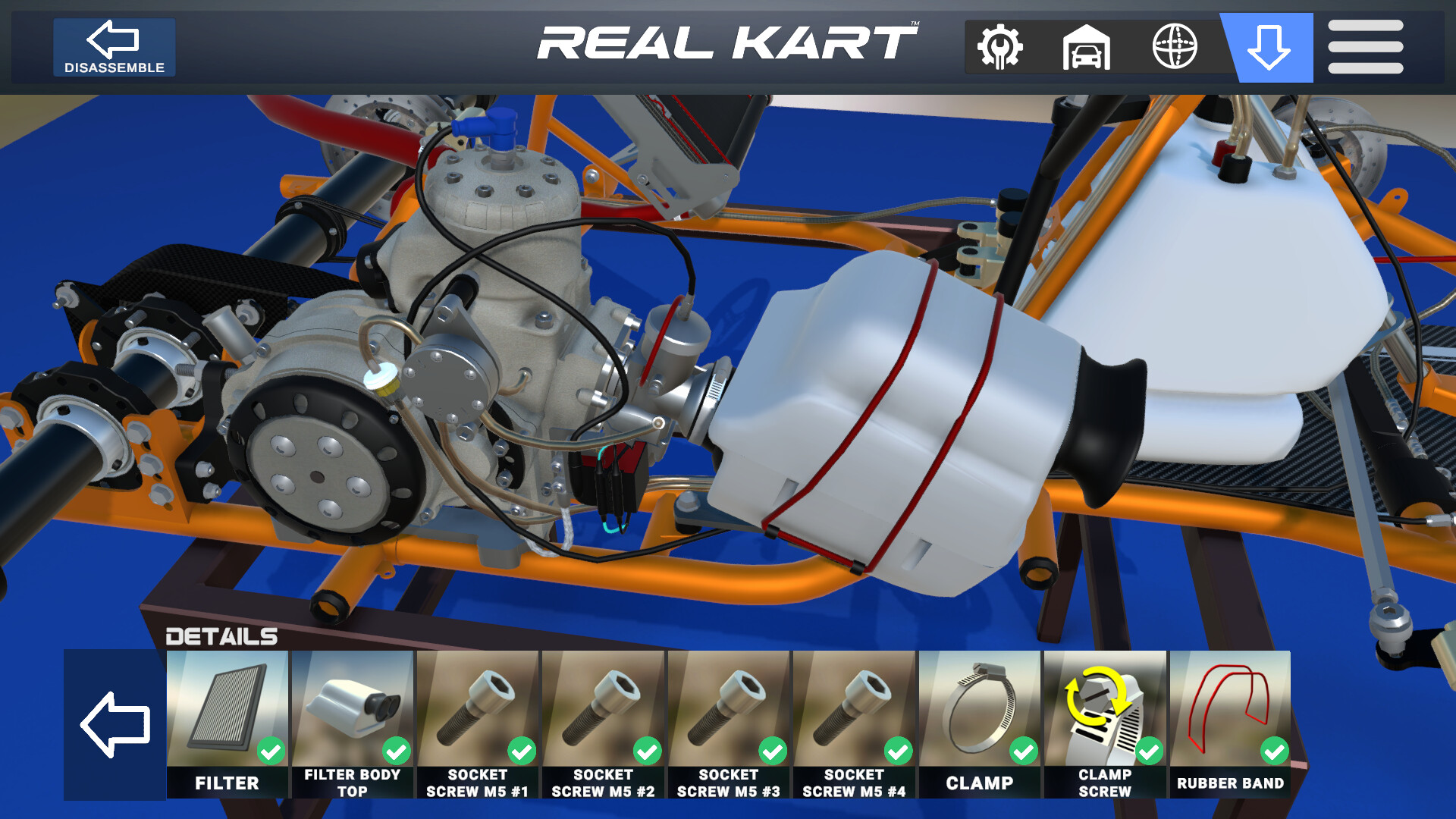Select the Filter Body Top thumbnail
The width and height of the screenshot is (1456, 819).
353,709
